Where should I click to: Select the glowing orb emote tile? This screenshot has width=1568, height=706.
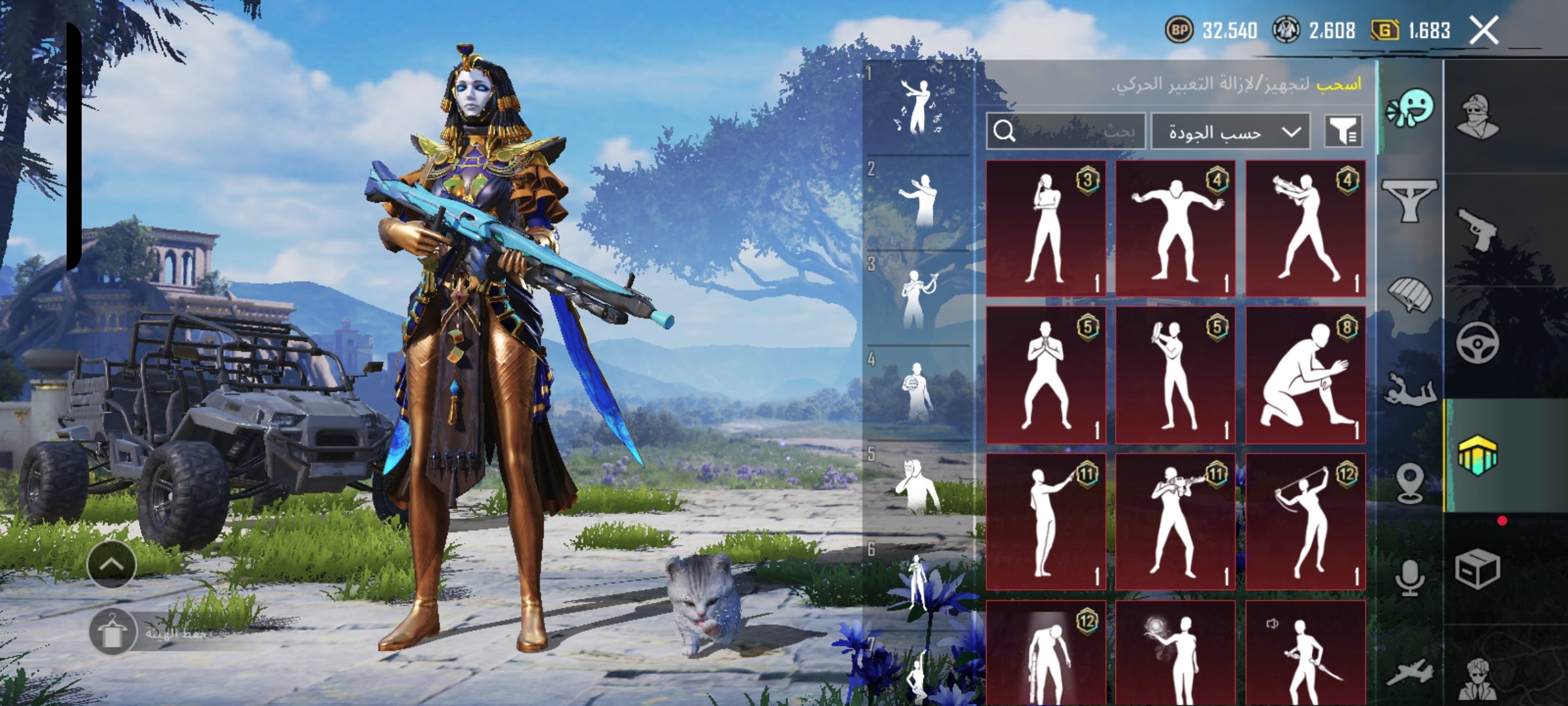click(1175, 652)
